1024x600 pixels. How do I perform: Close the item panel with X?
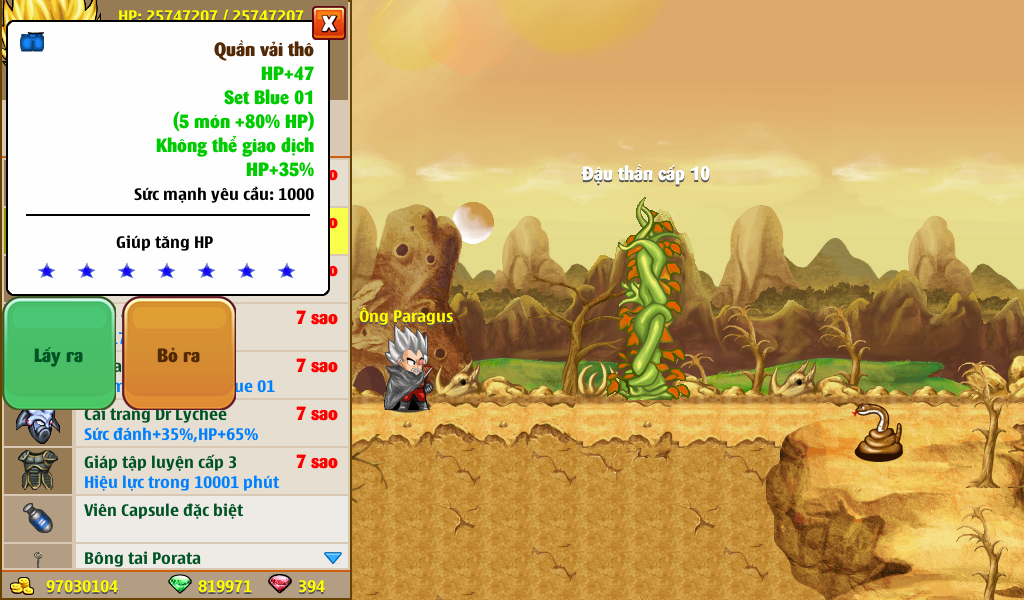pos(328,23)
